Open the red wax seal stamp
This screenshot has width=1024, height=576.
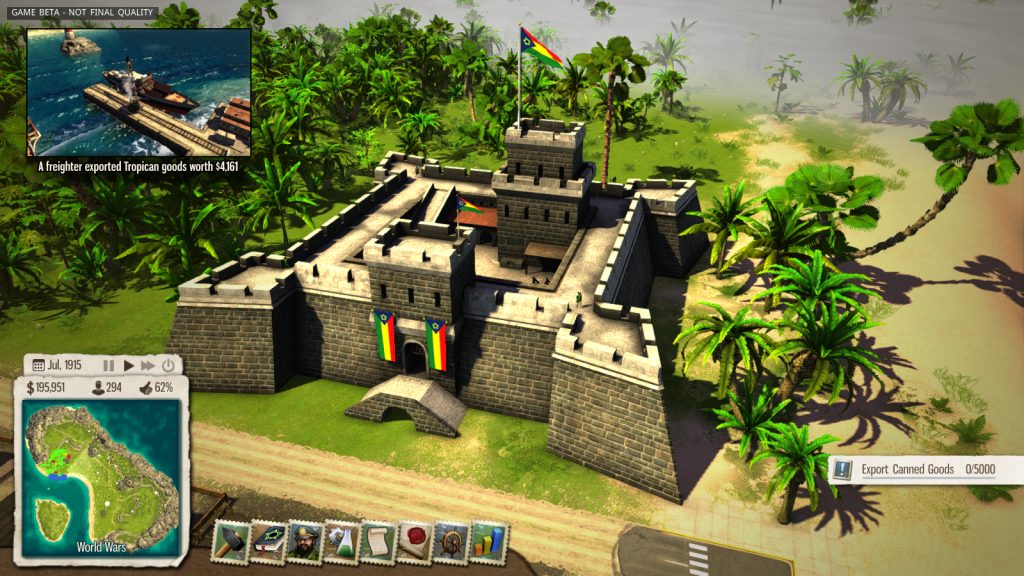tap(414, 541)
